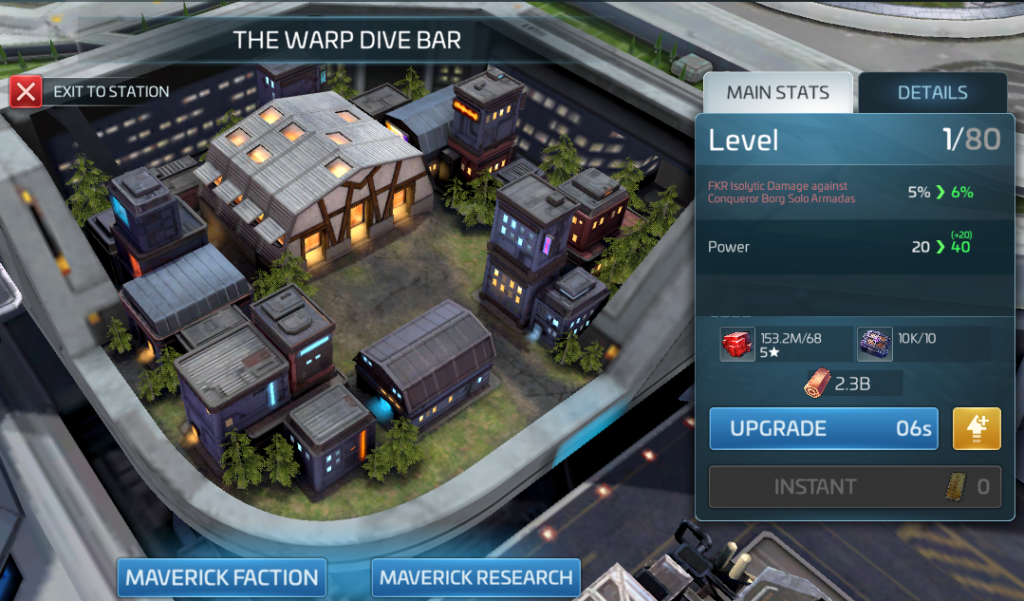
Task: Open Maverick Research
Action: [x=476, y=577]
